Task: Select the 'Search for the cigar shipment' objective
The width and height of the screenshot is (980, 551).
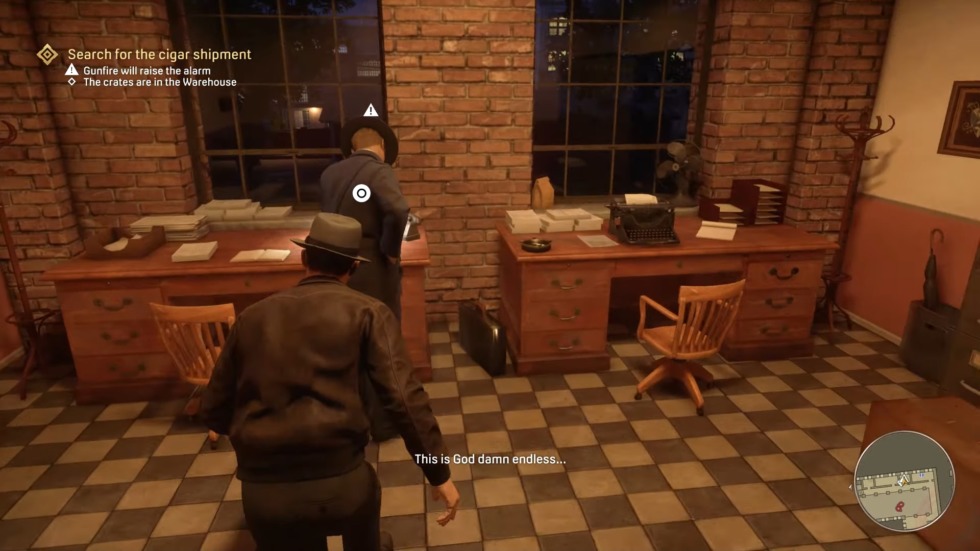Action: pos(159,54)
